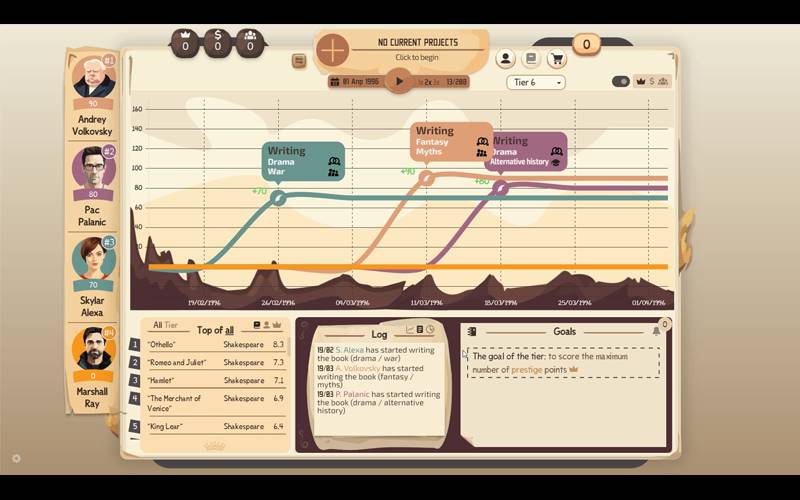Open the Drama Alternative history writing marker

[x=527, y=151]
